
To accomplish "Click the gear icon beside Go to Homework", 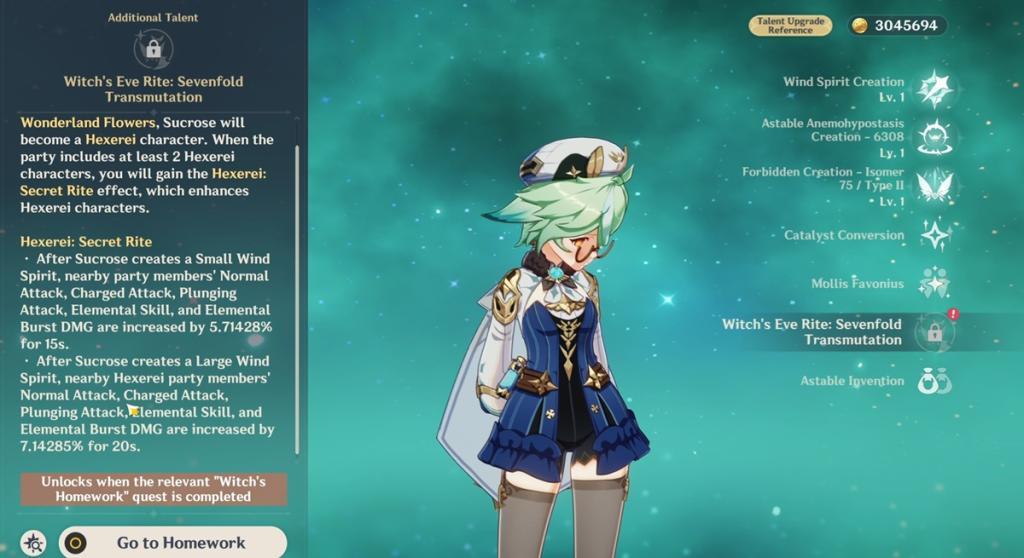I will (33, 543).
